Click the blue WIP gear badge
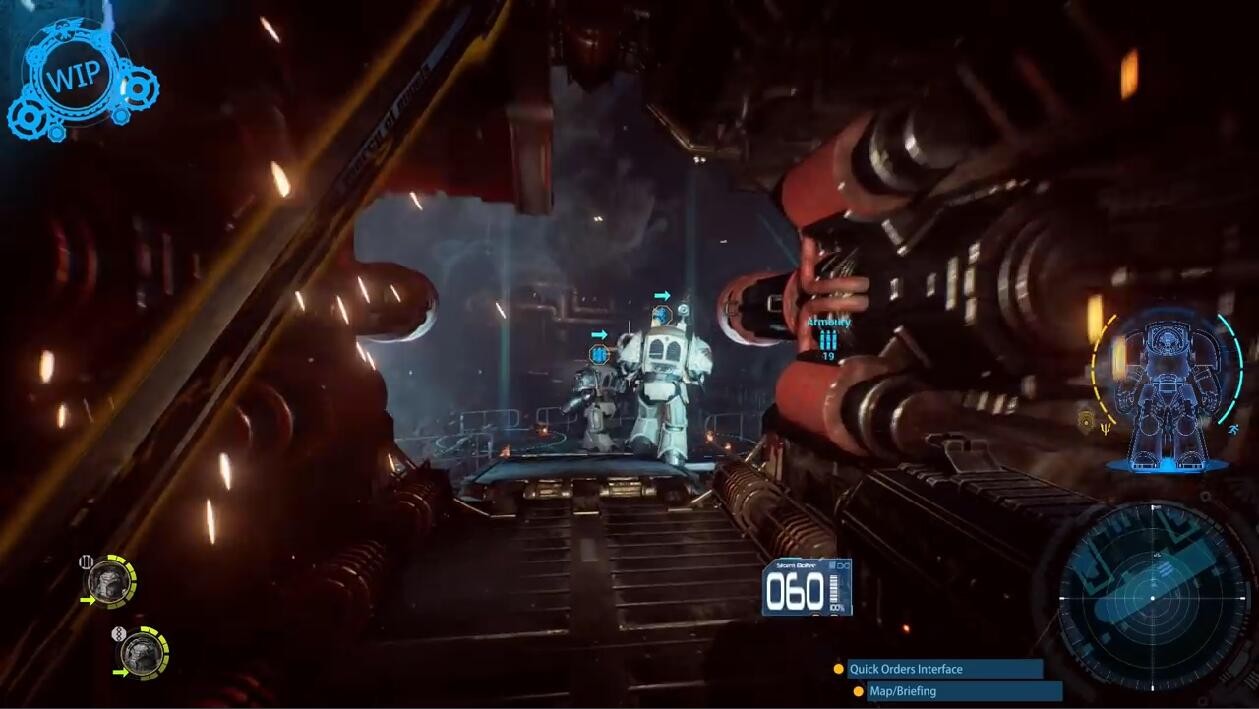Screen dimensions: 1259x709 [76, 78]
